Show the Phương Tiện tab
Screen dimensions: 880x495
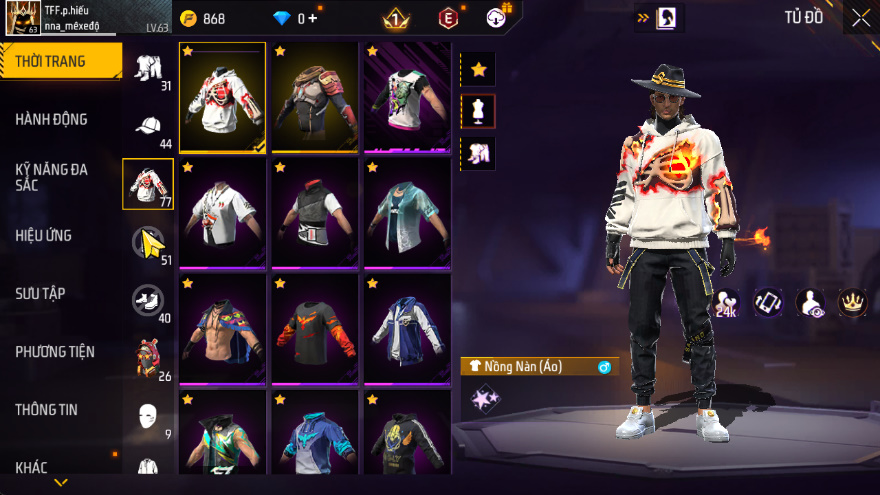55,351
